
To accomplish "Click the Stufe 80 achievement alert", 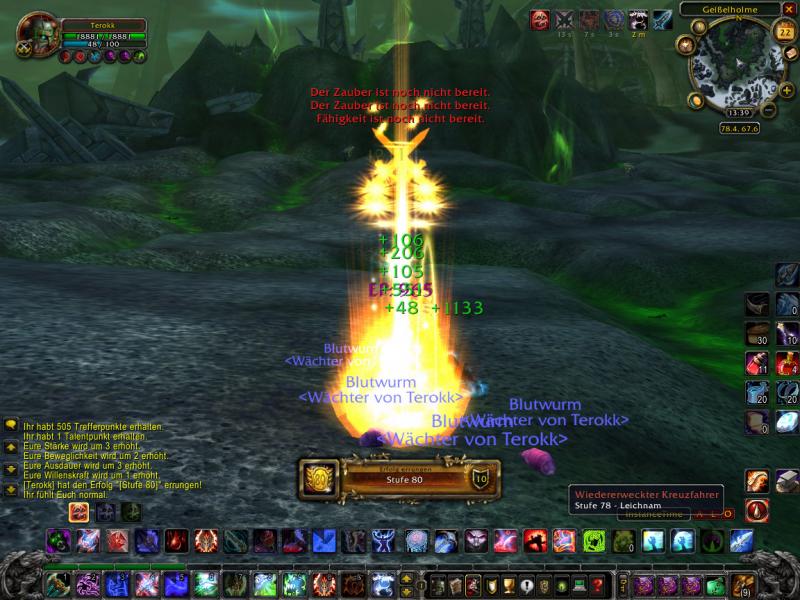I will pyautogui.click(x=400, y=480).
